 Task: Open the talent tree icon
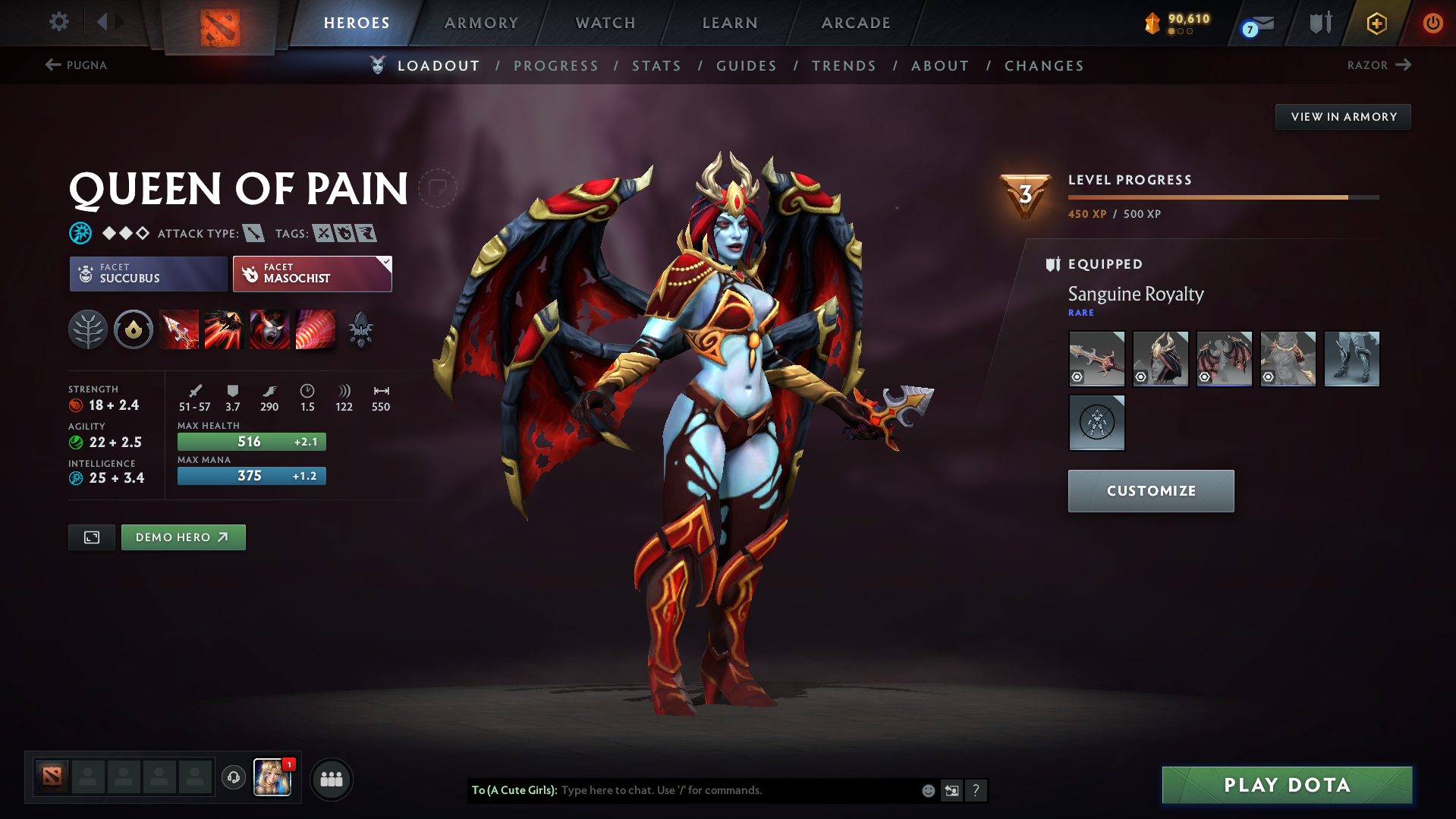[x=88, y=329]
